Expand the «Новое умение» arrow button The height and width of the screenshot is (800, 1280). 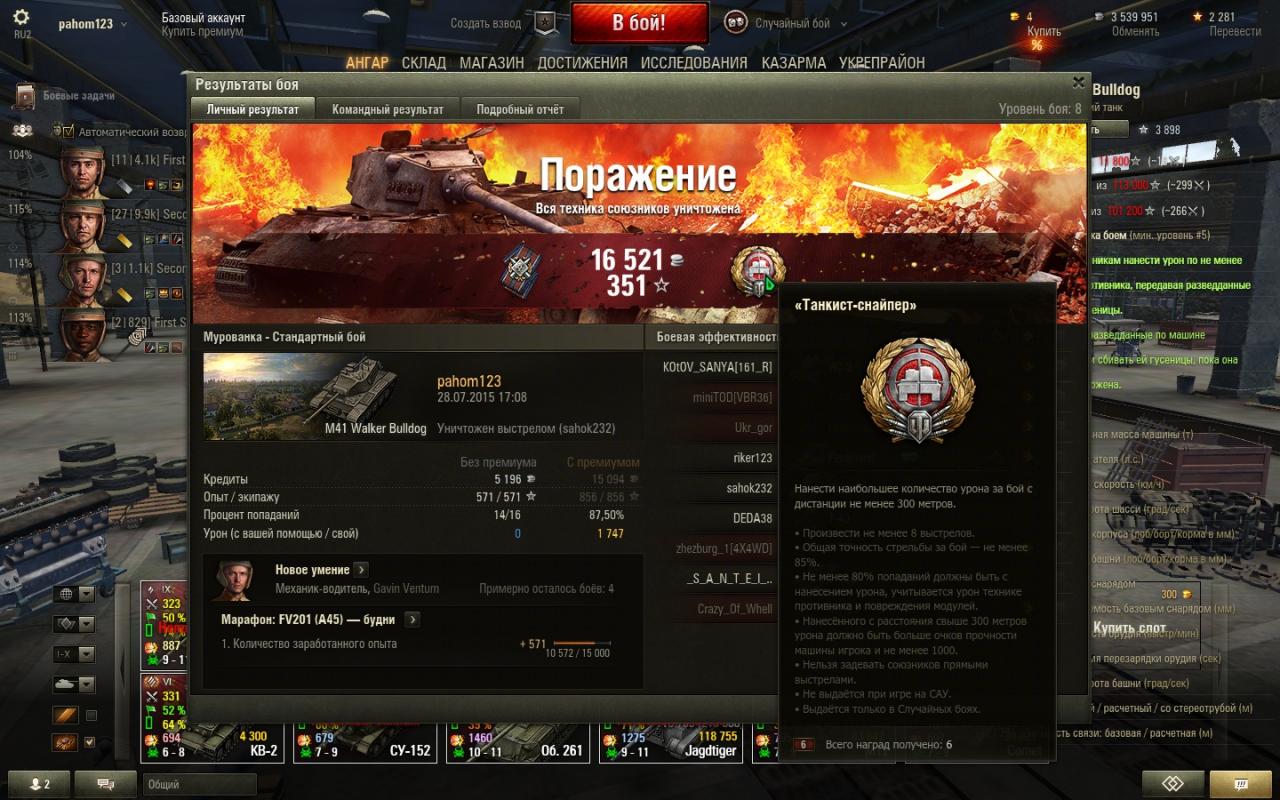pyautogui.click(x=361, y=569)
